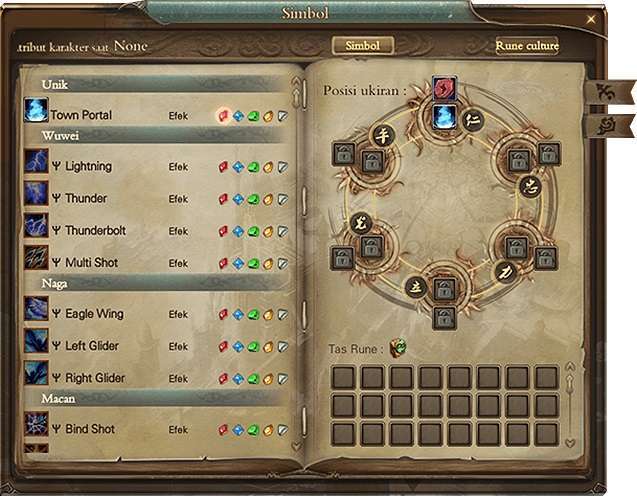Click the red gem on Town Portal row

[223, 116]
